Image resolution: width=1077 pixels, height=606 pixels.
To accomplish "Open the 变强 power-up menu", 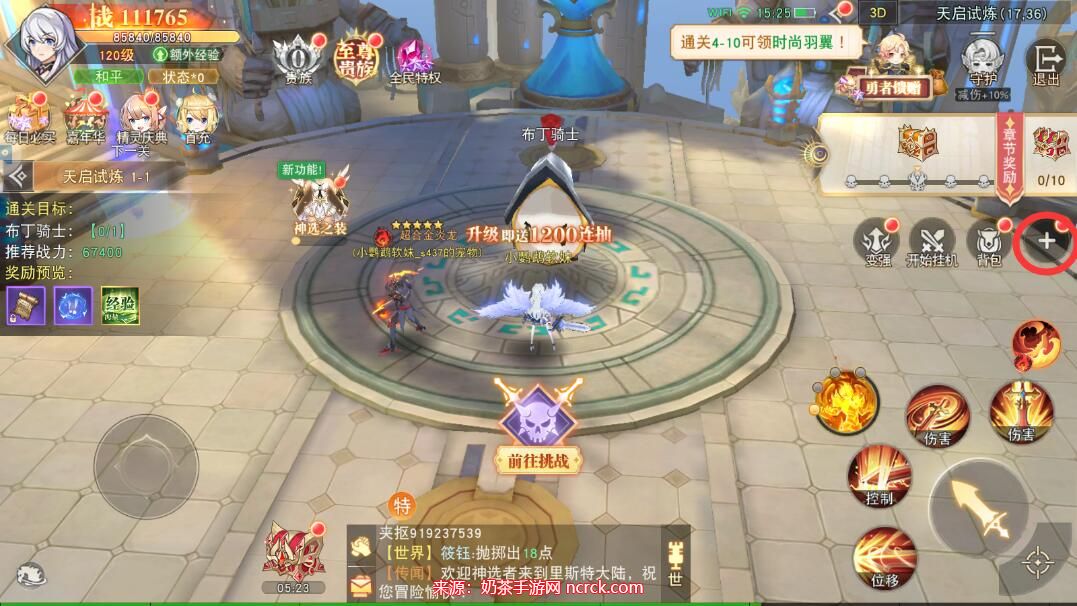I will [877, 241].
